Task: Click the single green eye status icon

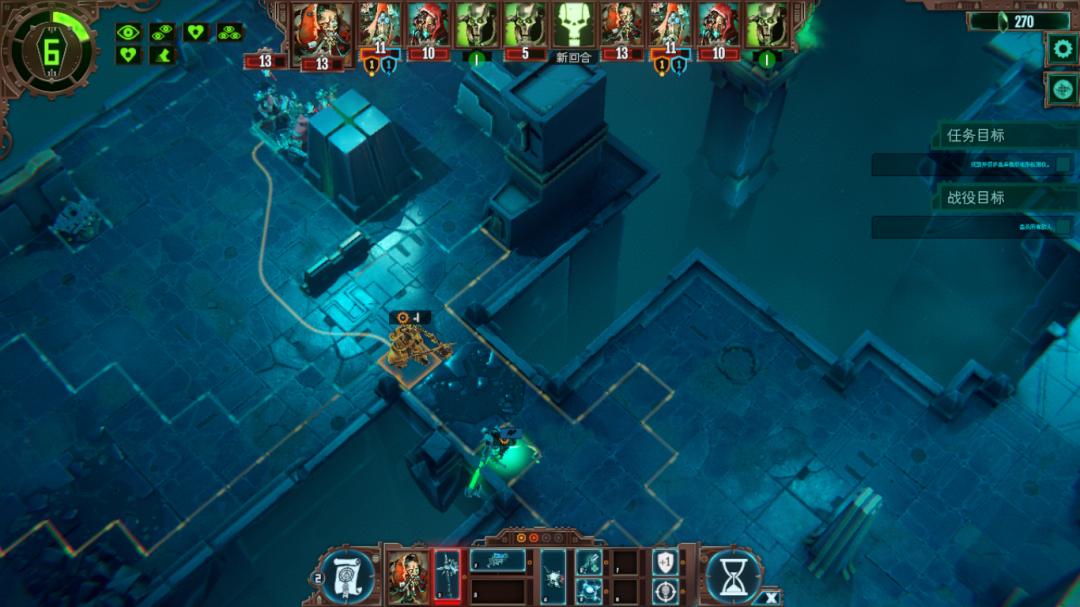Action: coord(128,32)
